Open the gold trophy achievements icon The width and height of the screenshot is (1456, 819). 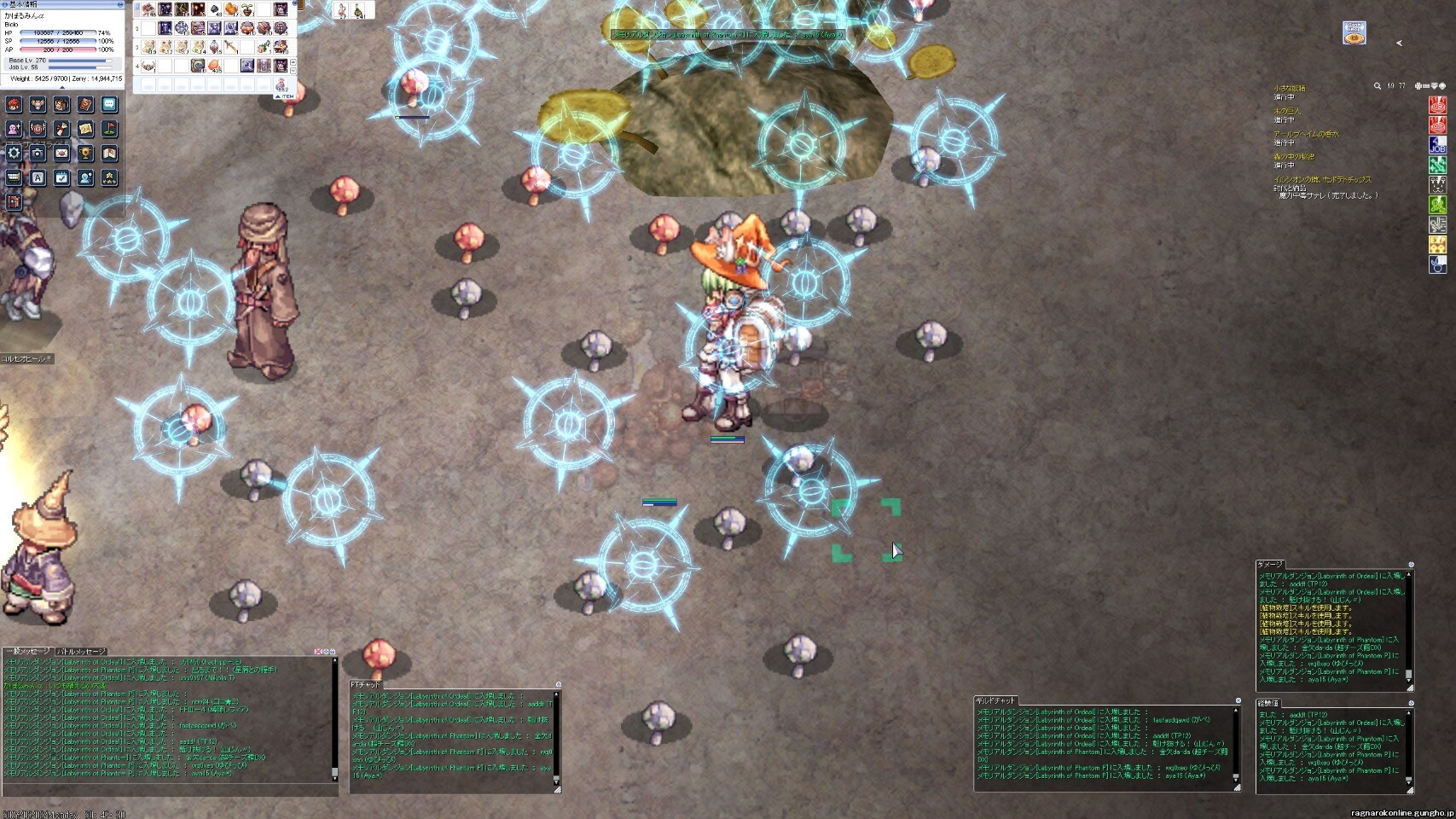click(85, 153)
